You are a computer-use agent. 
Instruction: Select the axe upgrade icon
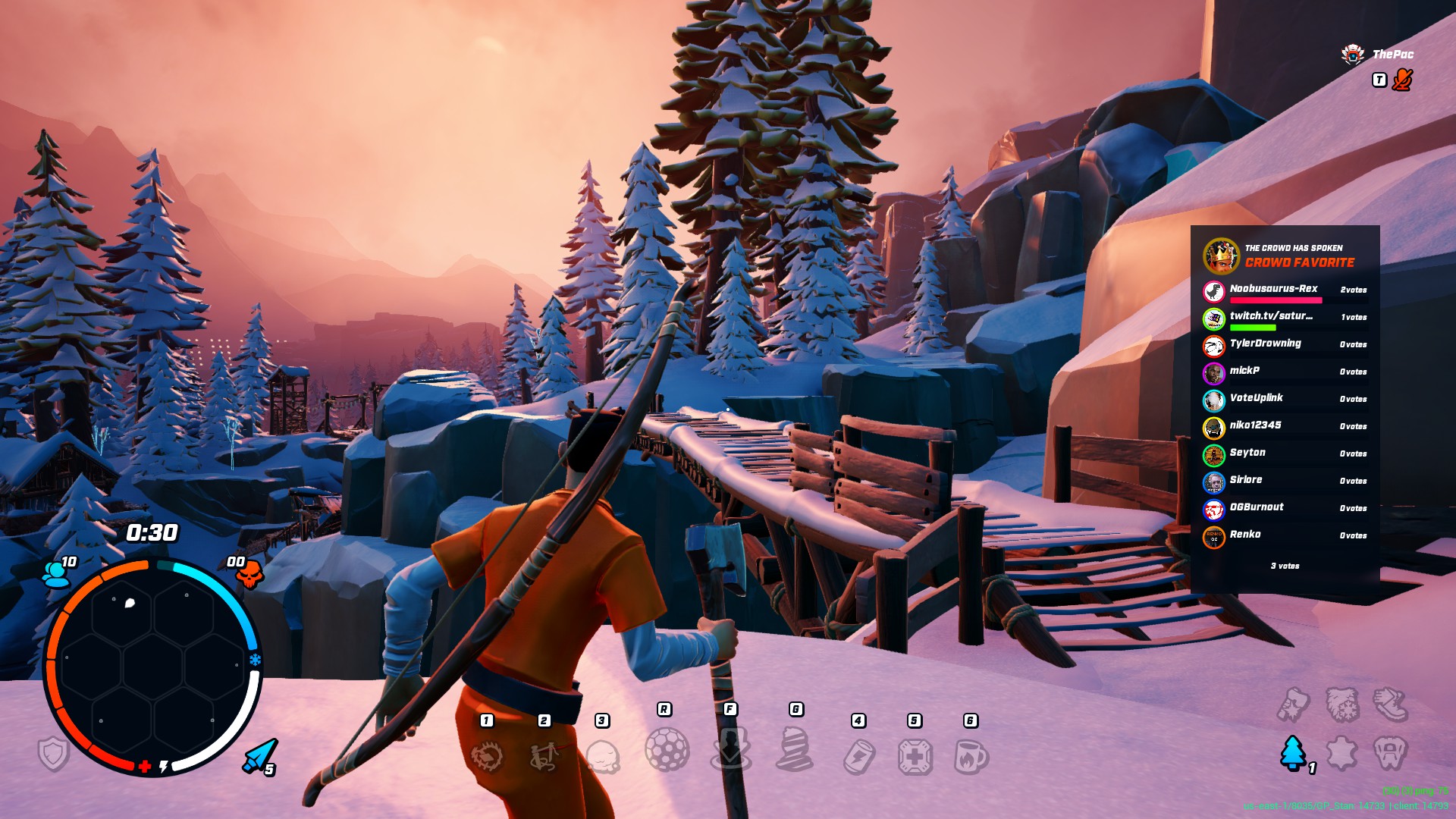[x=1293, y=704]
